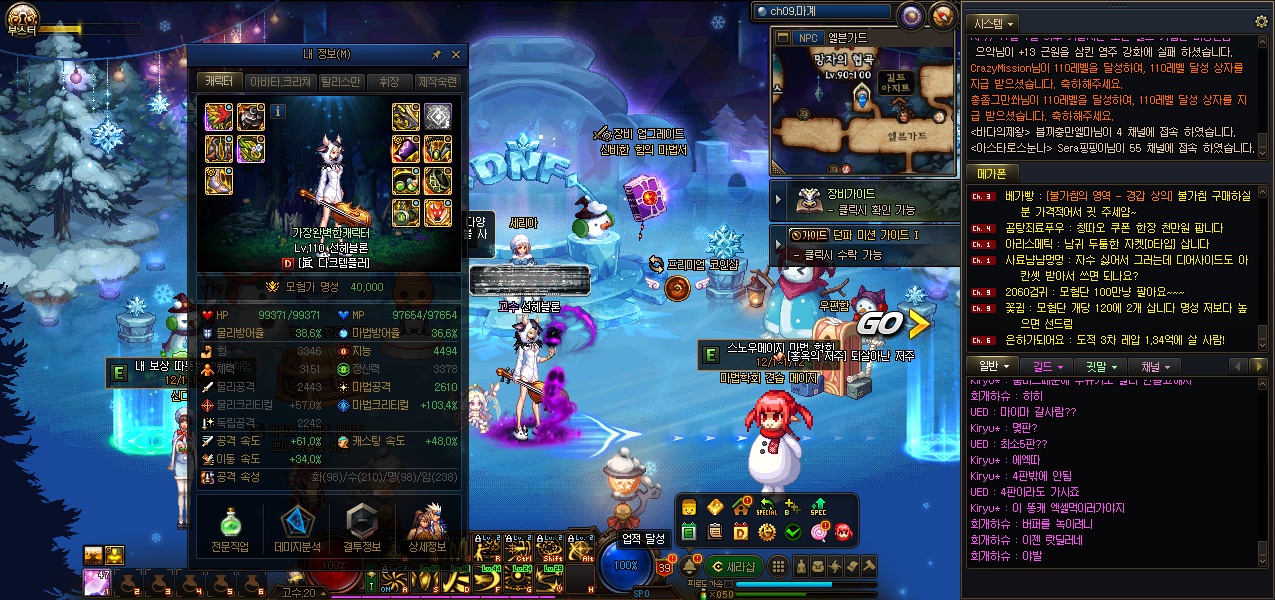Switch chat to the 길드 tab
Screen dimensions: 1275x600
[1045, 367]
